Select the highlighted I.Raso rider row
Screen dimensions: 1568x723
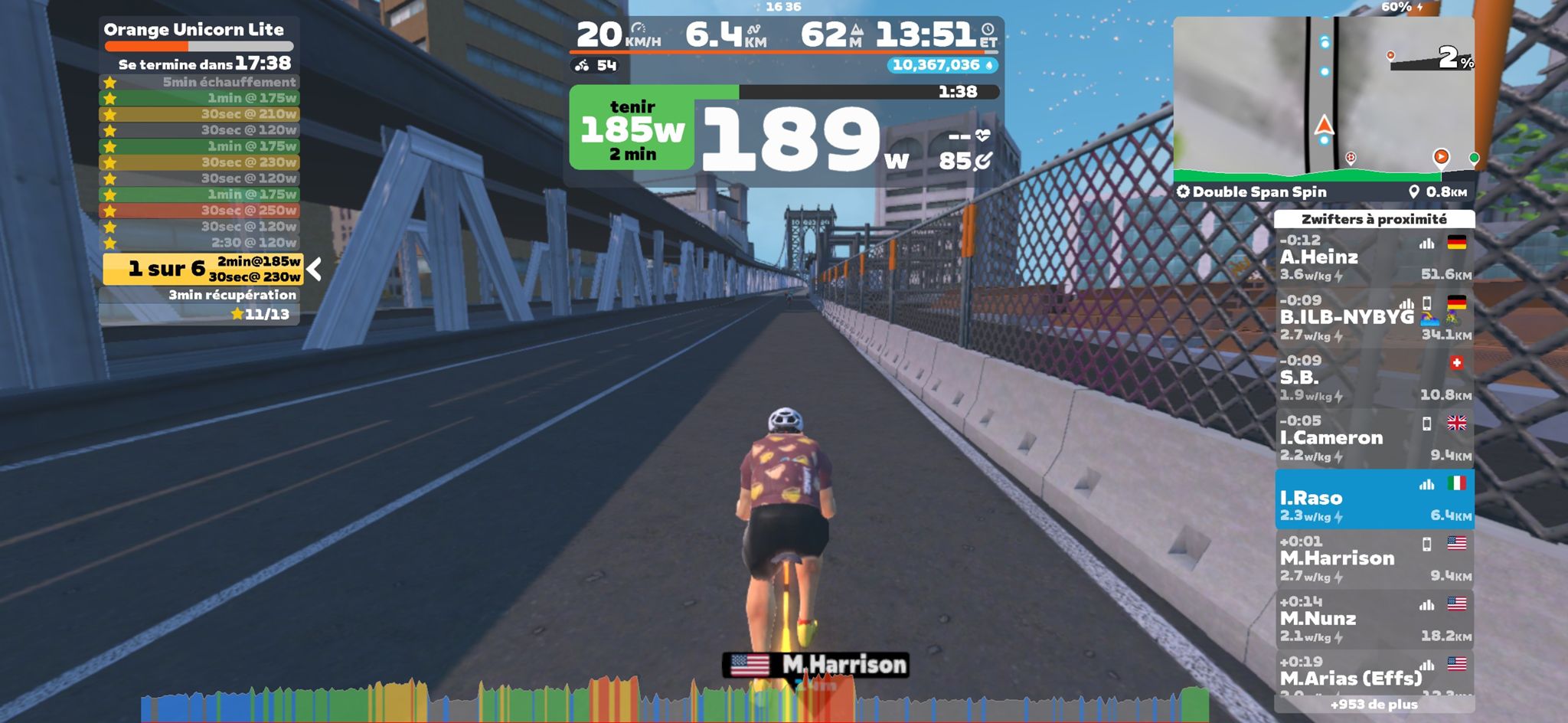[1374, 499]
